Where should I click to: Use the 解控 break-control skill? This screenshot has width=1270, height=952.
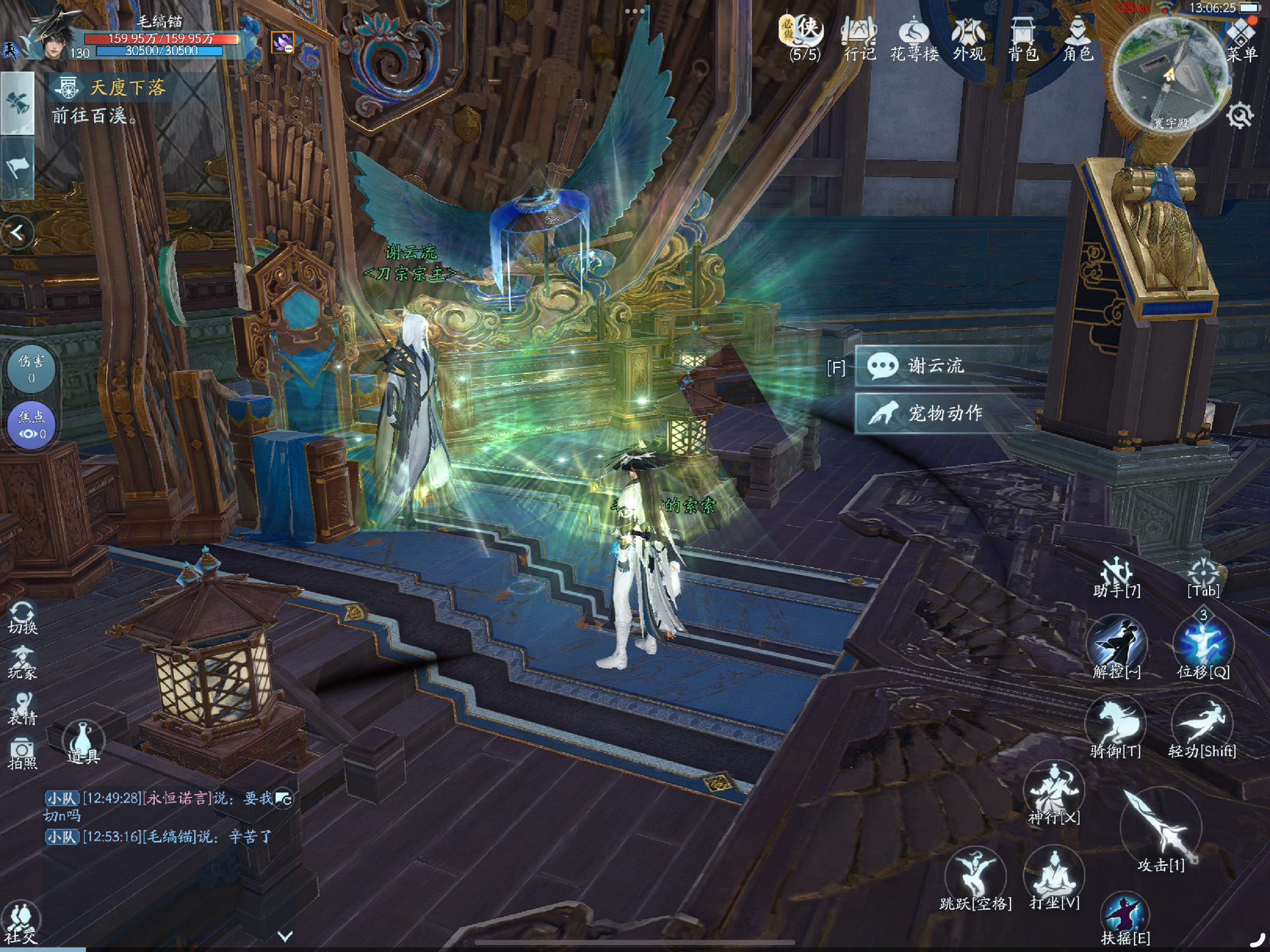point(1117,647)
